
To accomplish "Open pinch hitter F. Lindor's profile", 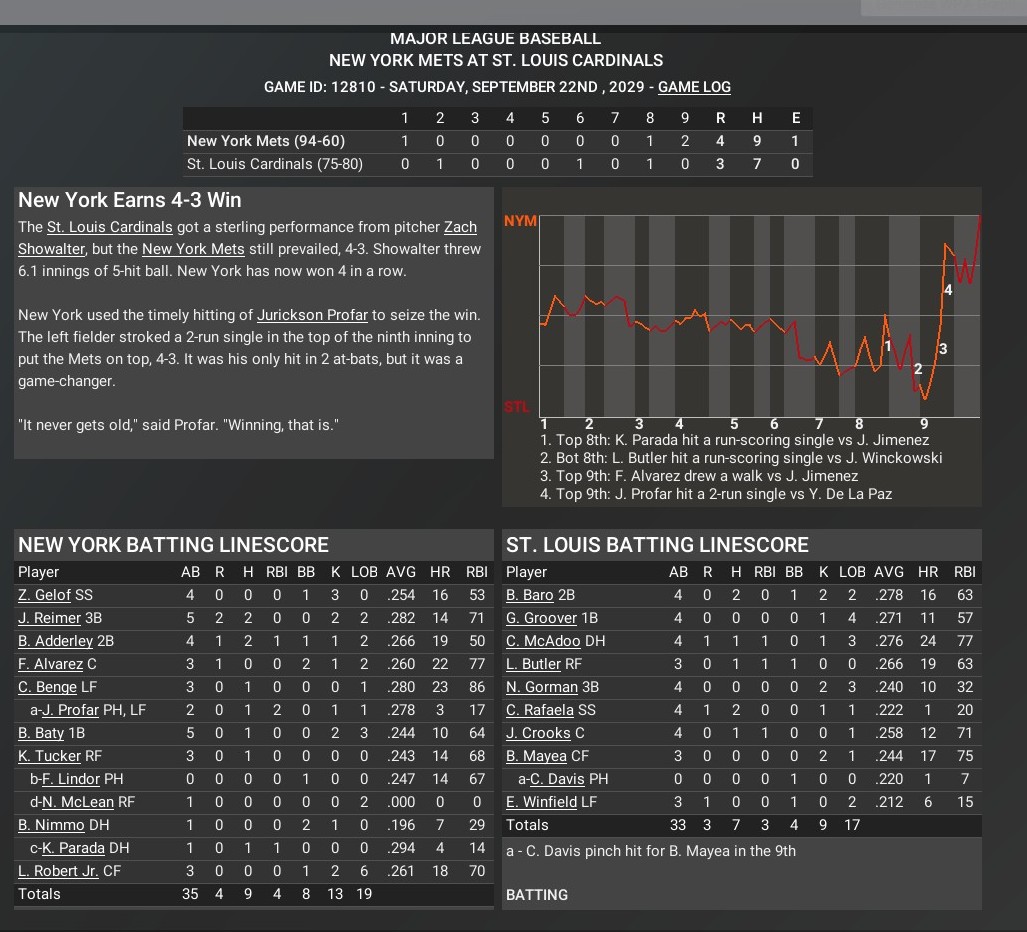I will point(72,779).
